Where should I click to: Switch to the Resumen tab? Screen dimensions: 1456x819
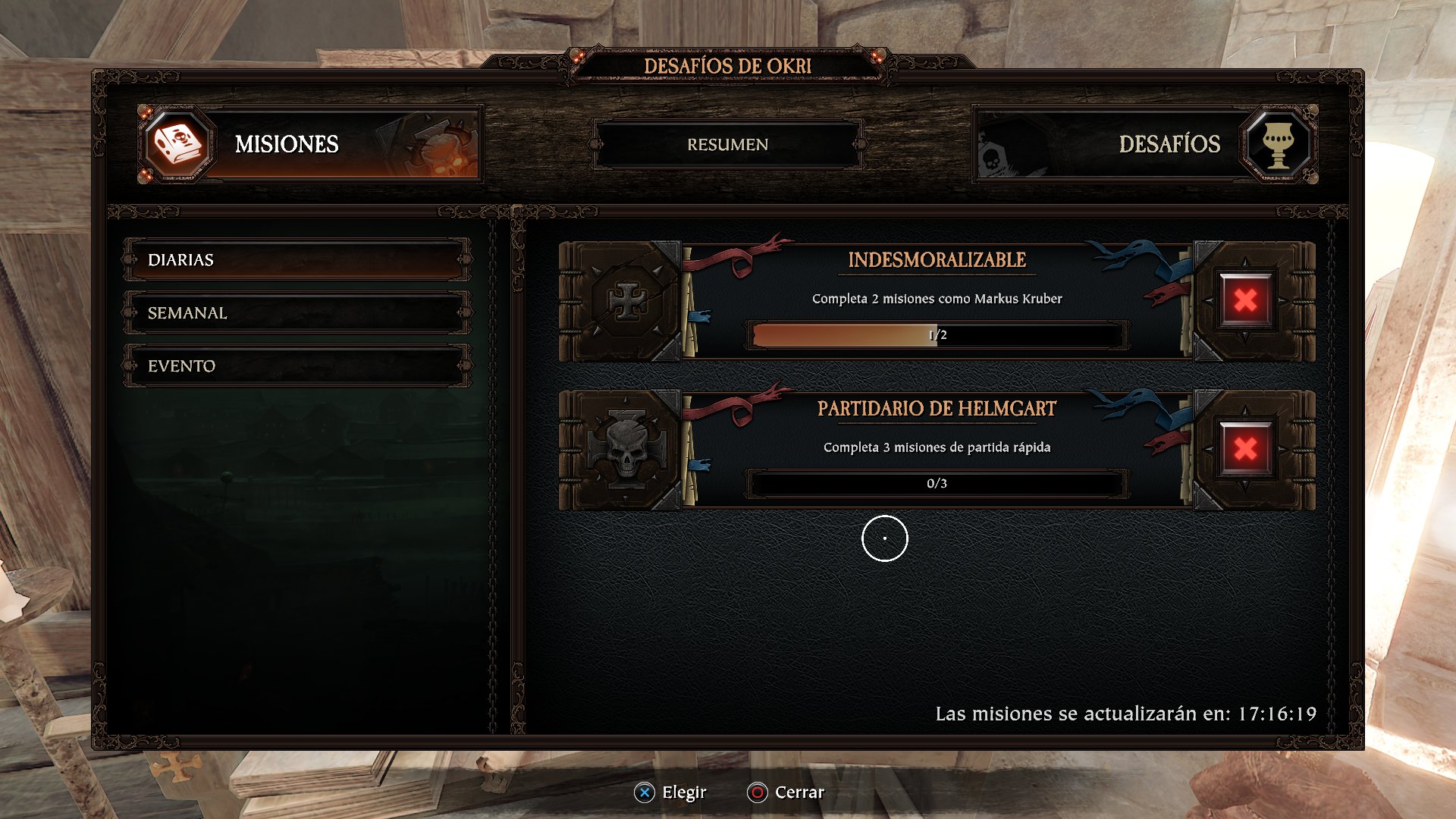[727, 144]
